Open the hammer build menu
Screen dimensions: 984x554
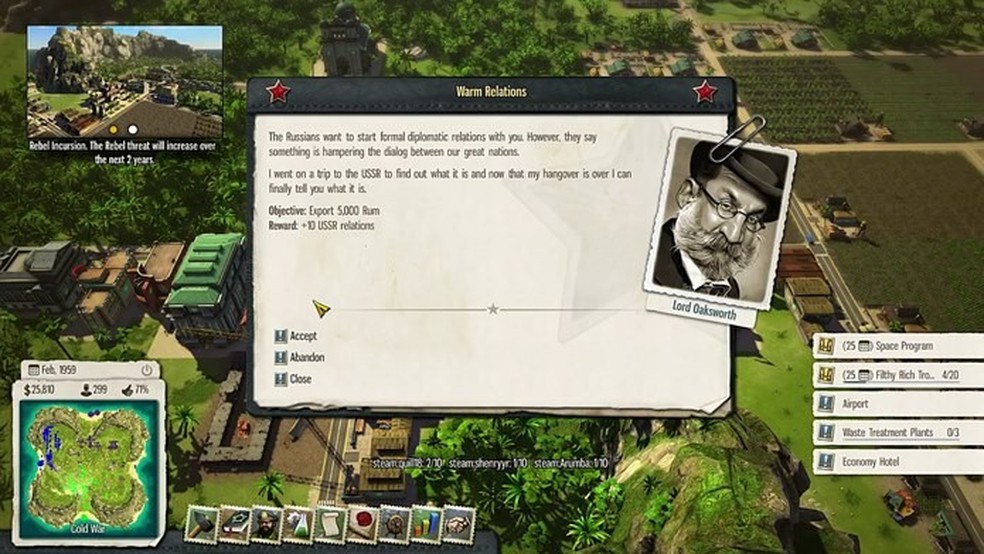click(203, 523)
